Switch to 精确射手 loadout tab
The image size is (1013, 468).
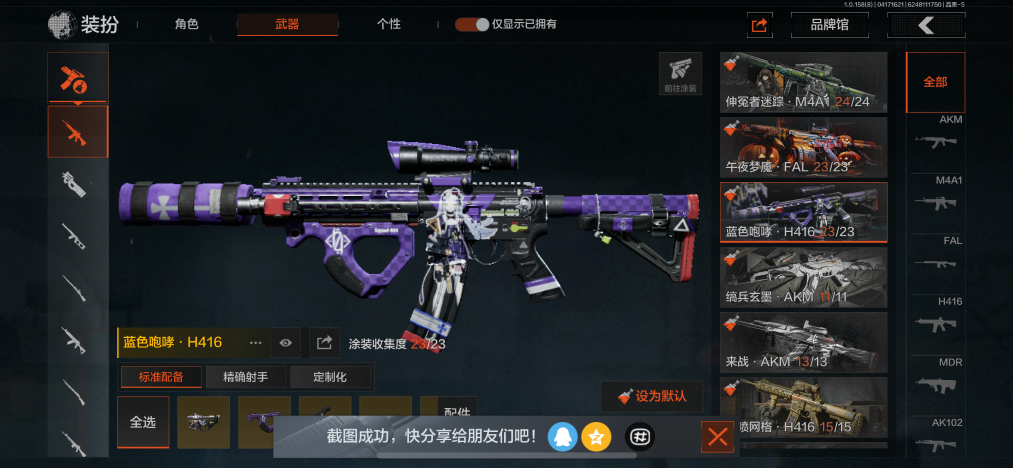click(x=247, y=377)
